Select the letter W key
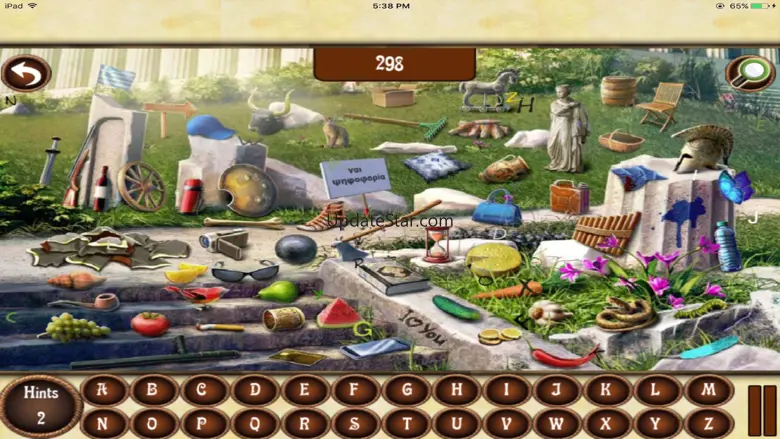 [557, 424]
